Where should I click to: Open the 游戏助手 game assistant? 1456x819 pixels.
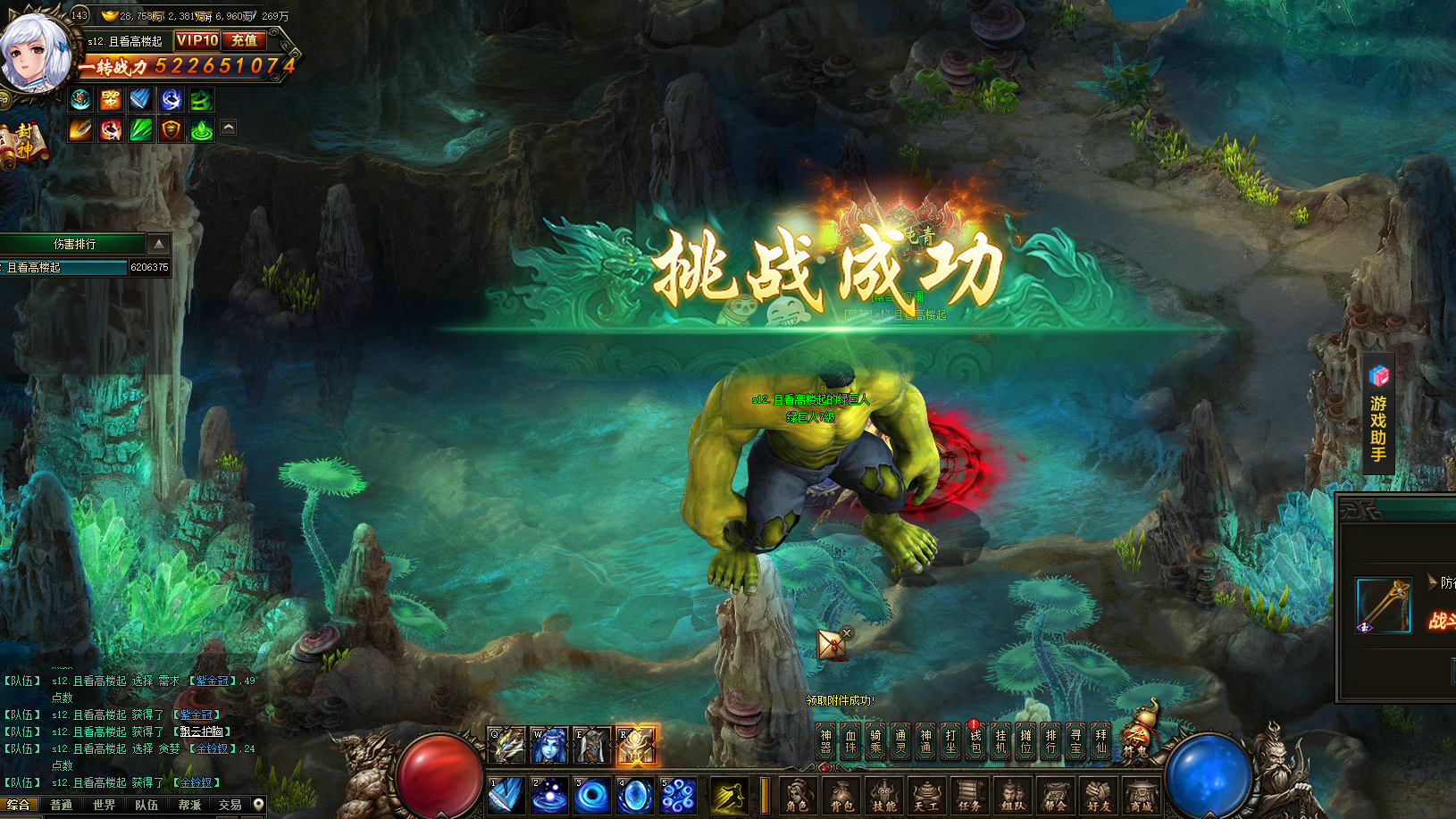point(1378,415)
